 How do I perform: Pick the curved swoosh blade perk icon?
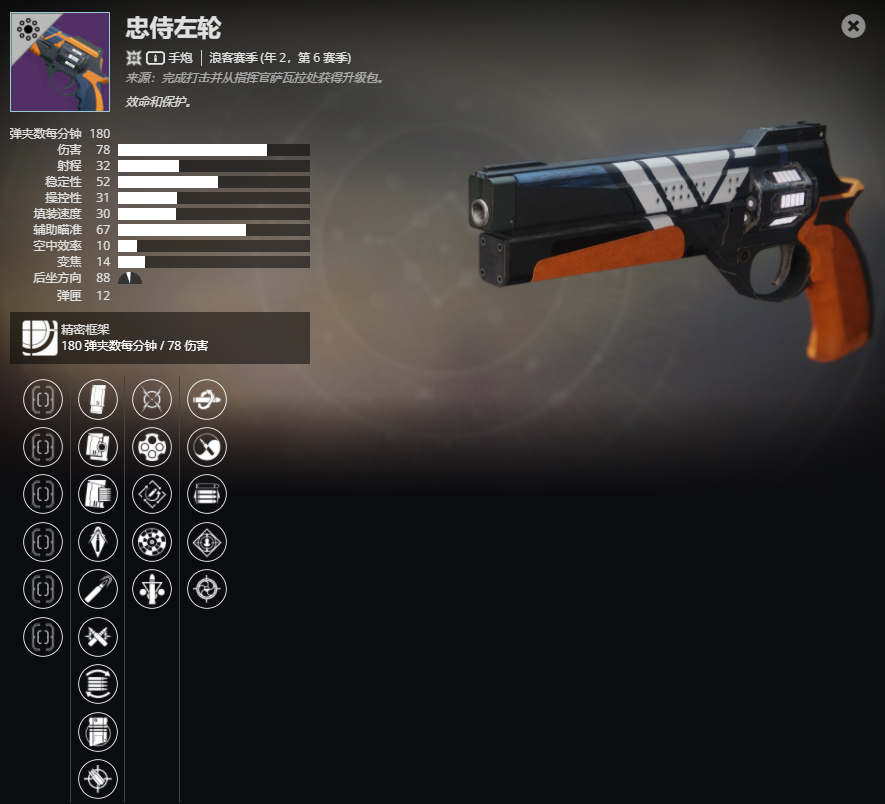207,447
